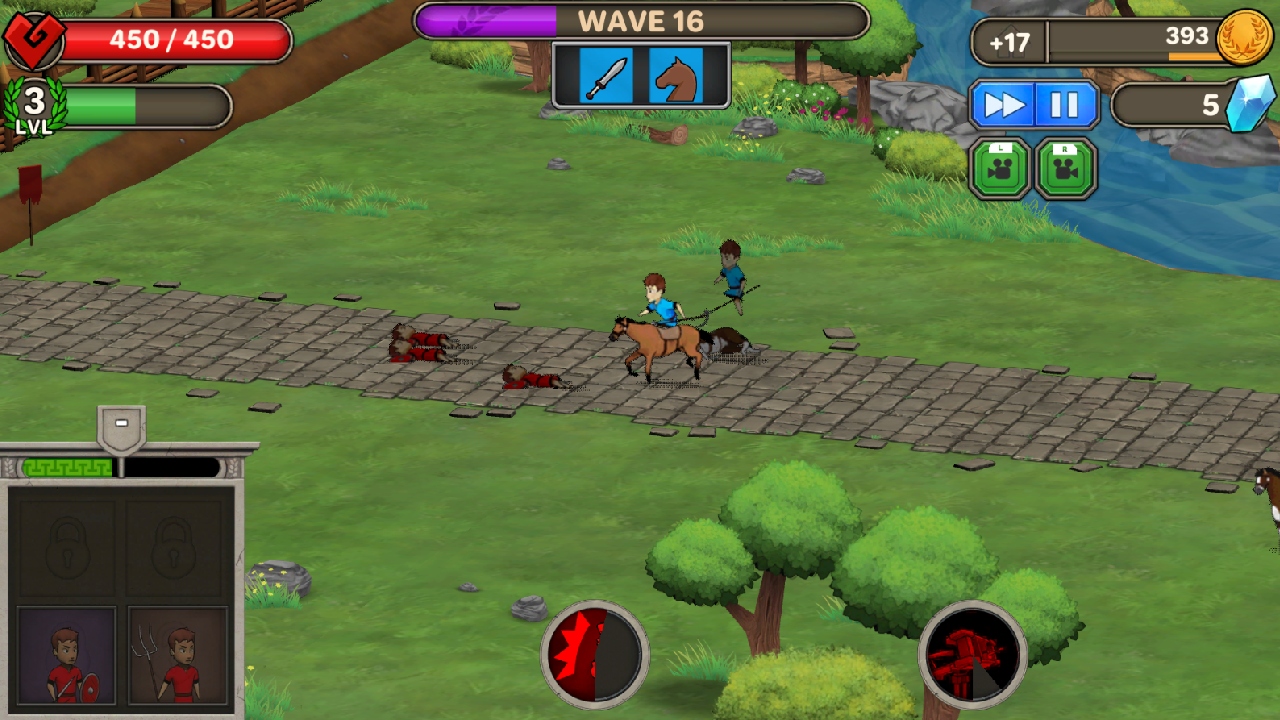This screenshot has width=1280, height=720.
Task: Pause the game
Action: click(1064, 103)
